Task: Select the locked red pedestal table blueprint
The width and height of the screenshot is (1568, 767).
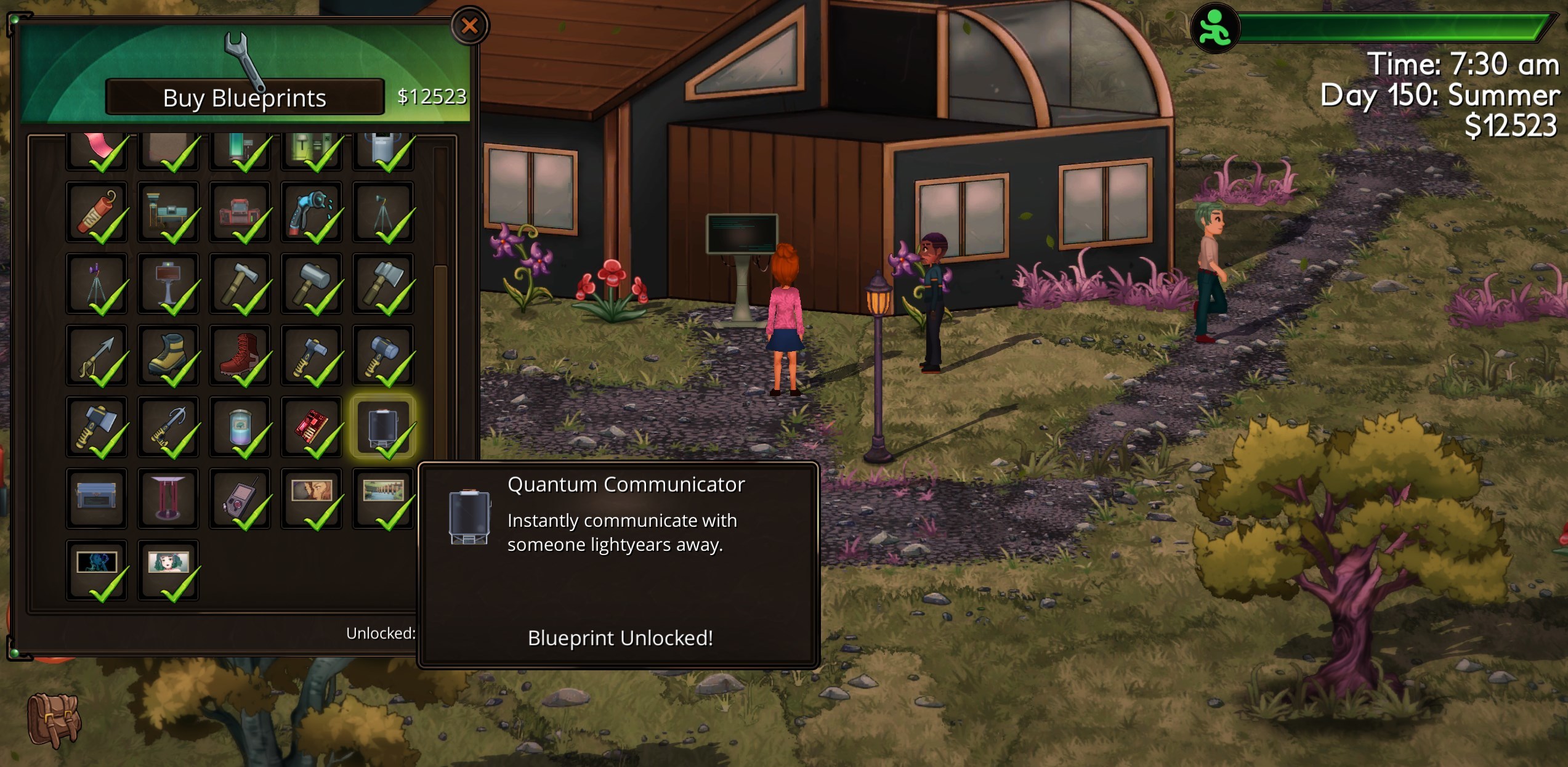Action: [168, 498]
